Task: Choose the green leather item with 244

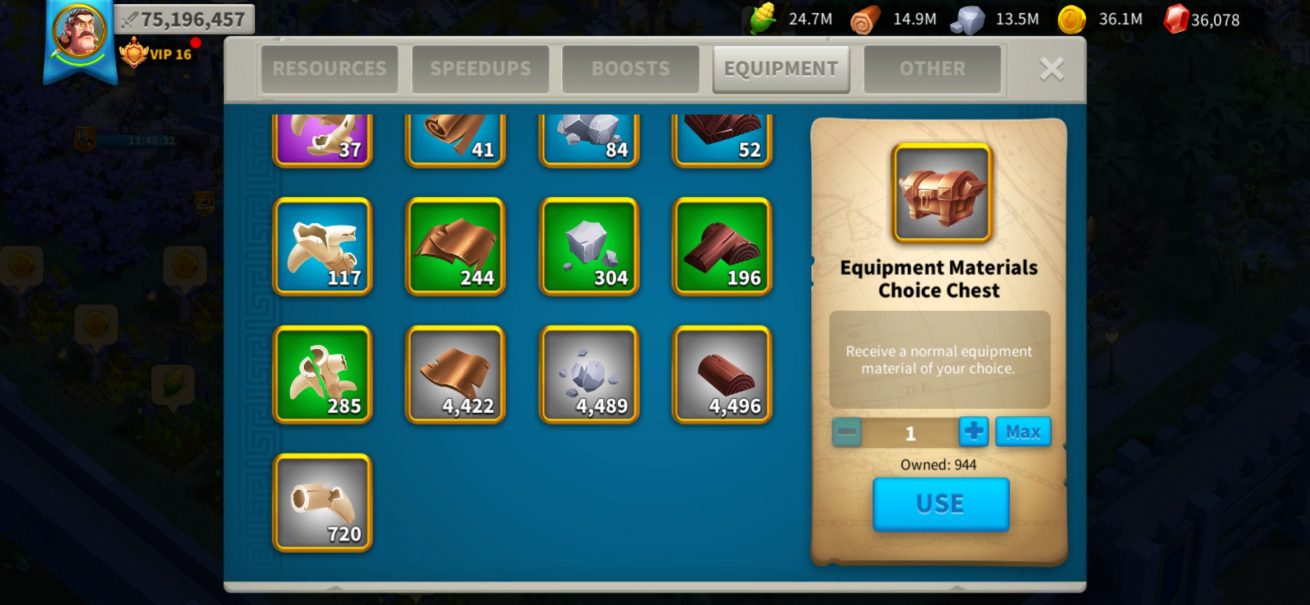Action: 455,246
